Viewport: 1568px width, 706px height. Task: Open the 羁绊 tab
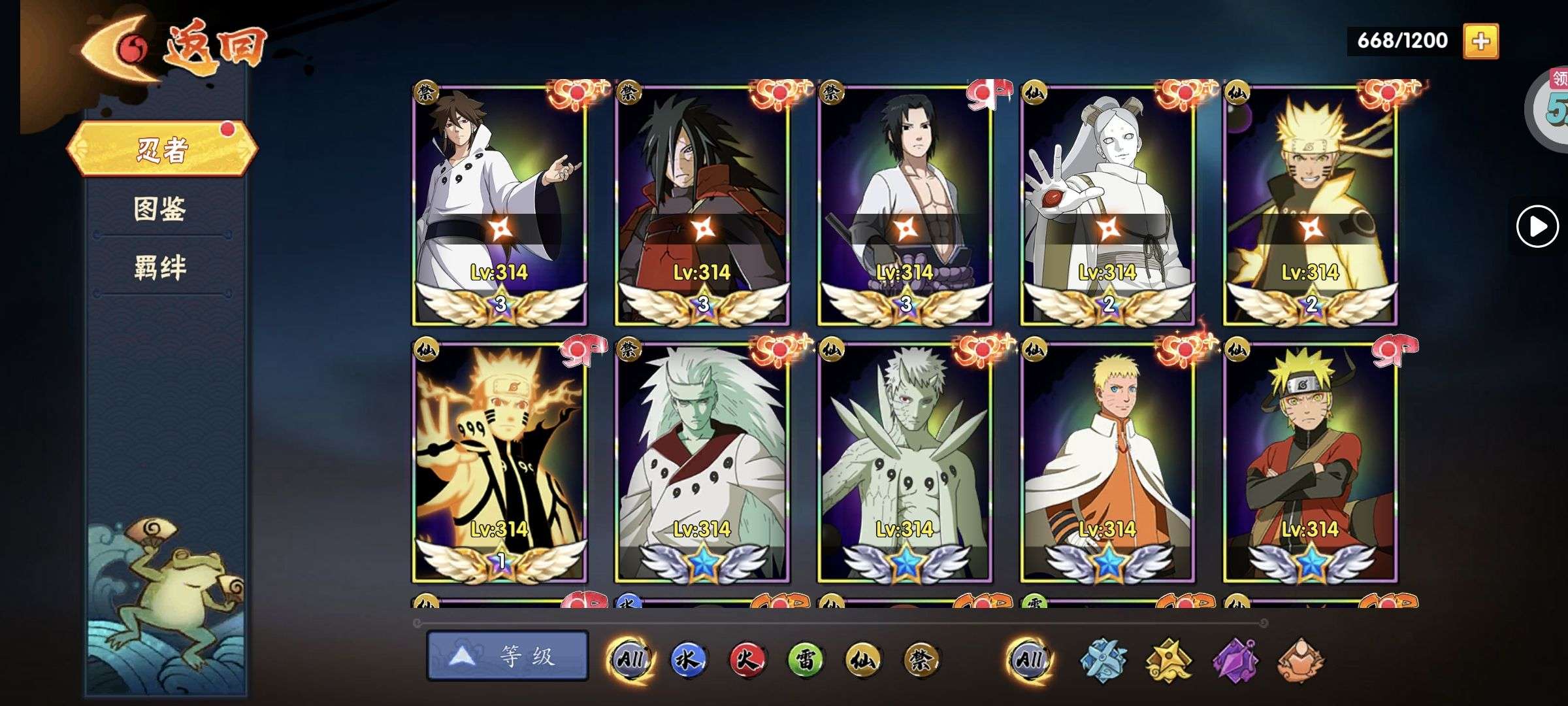tap(161, 268)
